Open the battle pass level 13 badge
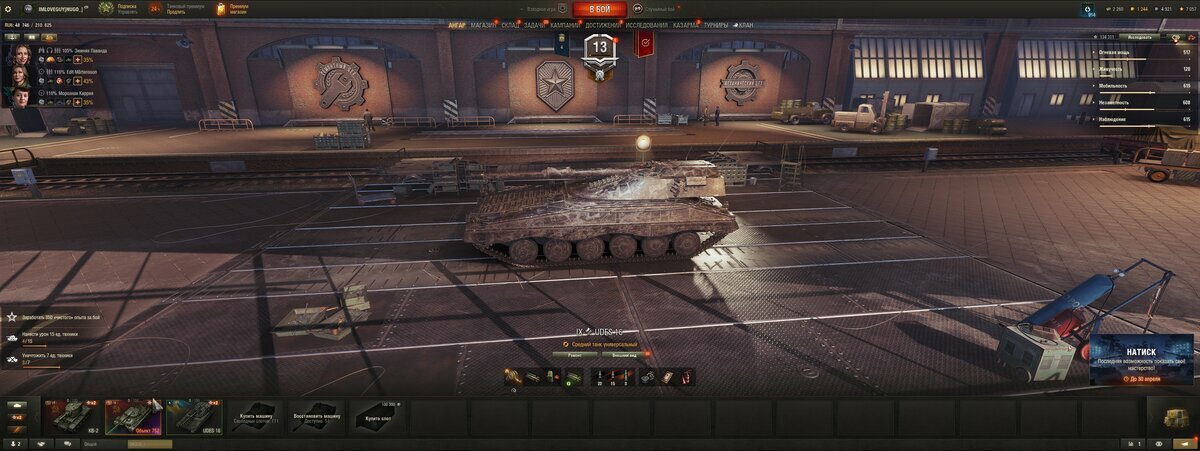 (600, 48)
